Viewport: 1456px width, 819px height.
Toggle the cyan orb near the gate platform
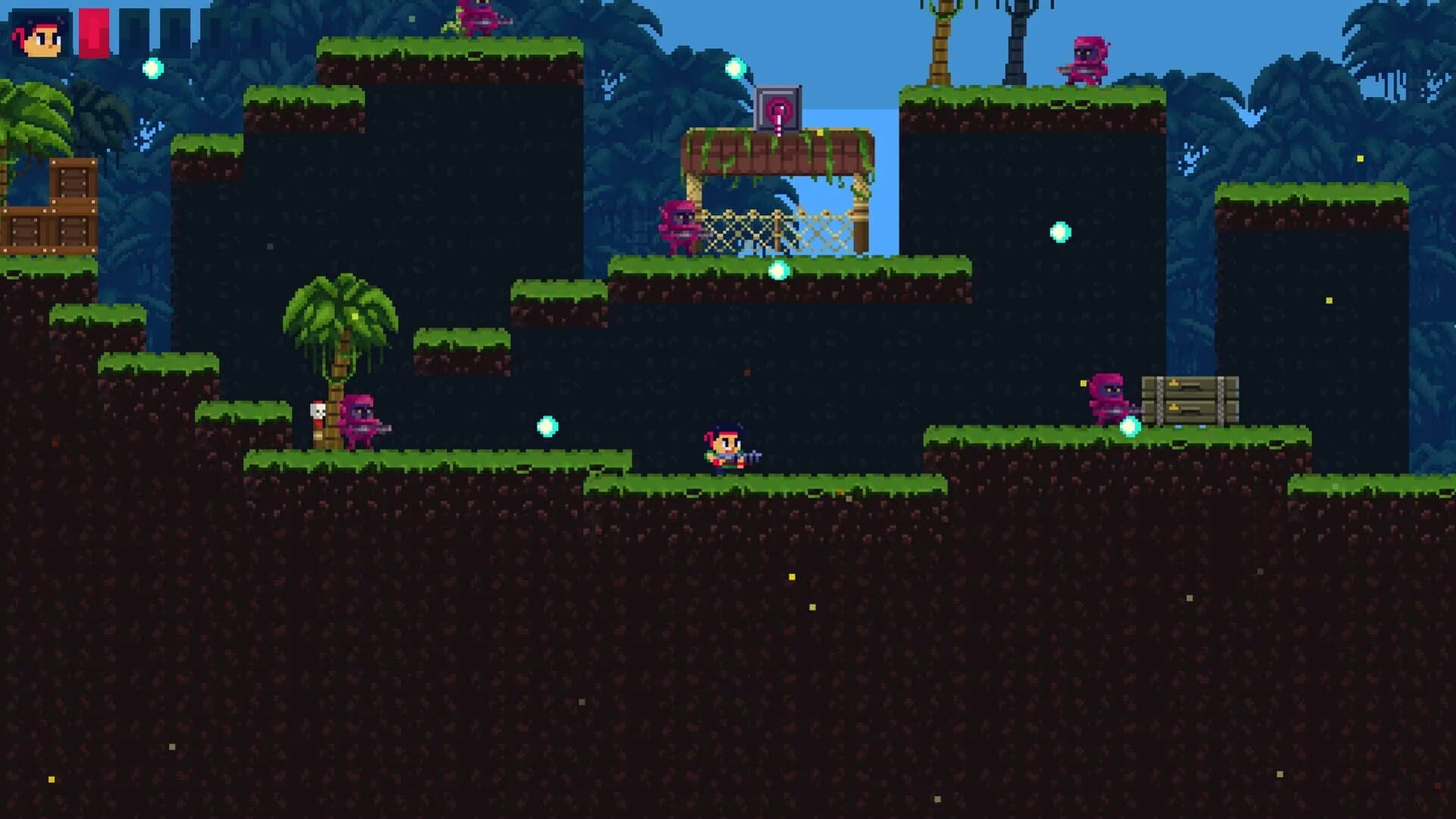[779, 269]
